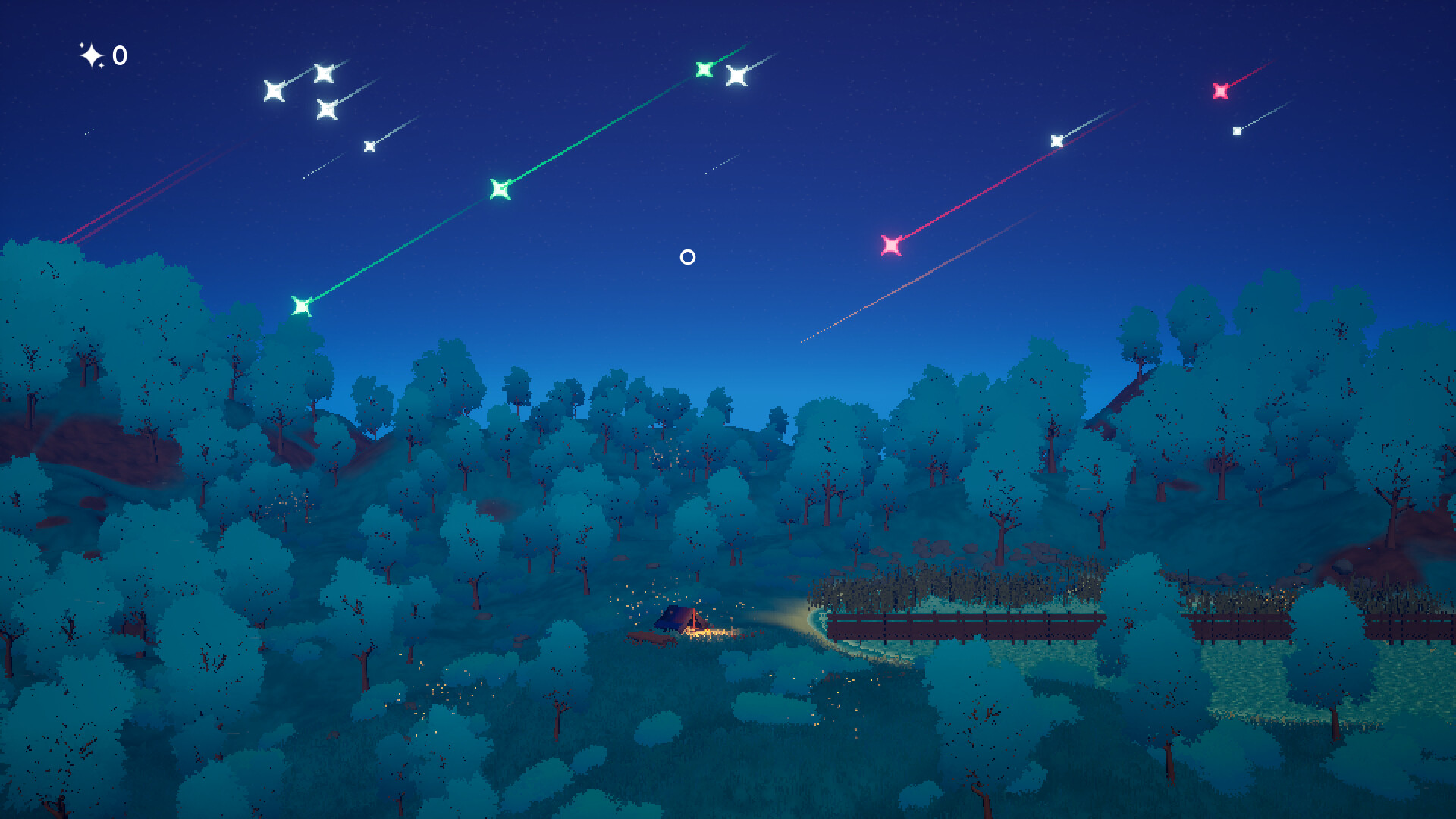Select the small white star mid-right sky

coord(1056,140)
